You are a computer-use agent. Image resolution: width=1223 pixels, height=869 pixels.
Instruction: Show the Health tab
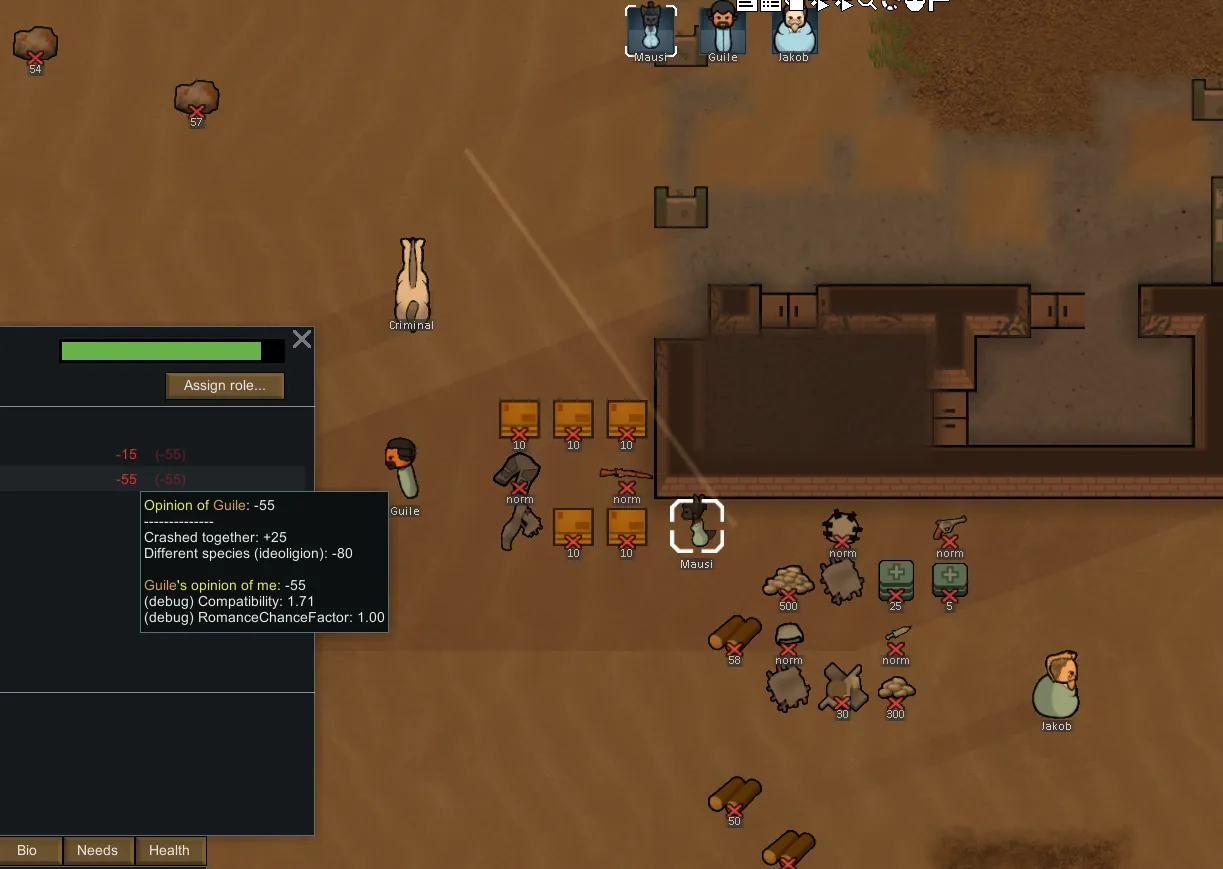pyautogui.click(x=169, y=850)
